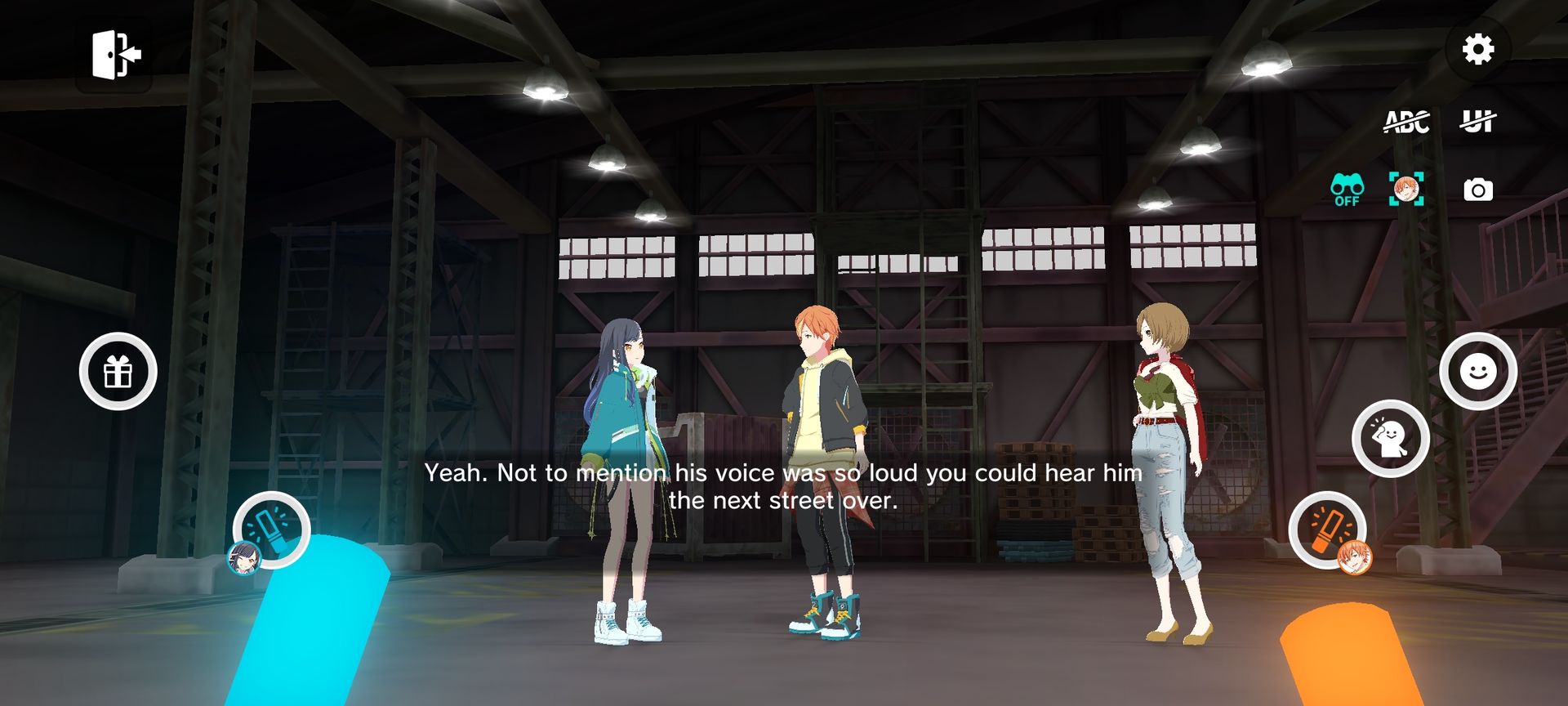Select the cyan glow stick button
Viewport: 1568px width, 706px height.
pyautogui.click(x=271, y=529)
